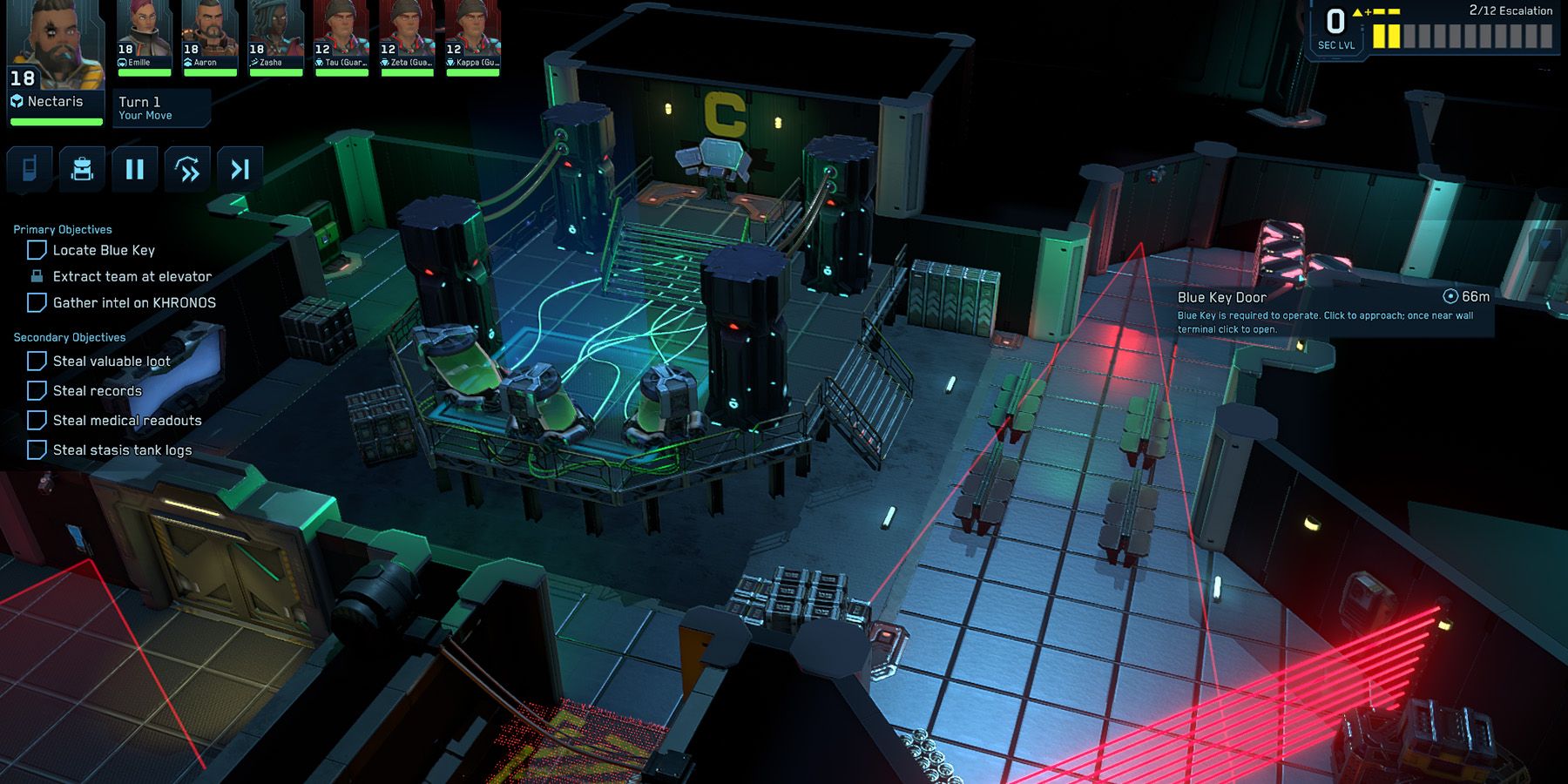The width and height of the screenshot is (1568, 784).
Task: Check the Steal medical readouts objective box
Action: pos(36,420)
